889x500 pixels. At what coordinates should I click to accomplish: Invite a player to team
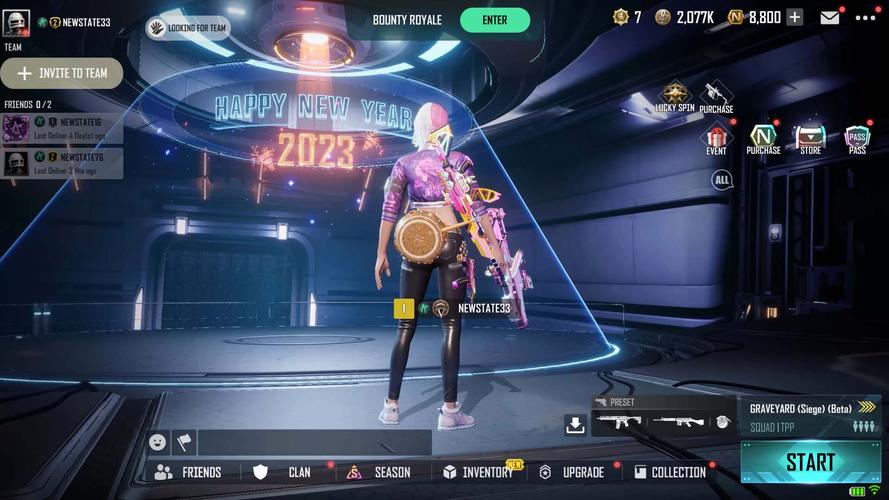[62, 73]
